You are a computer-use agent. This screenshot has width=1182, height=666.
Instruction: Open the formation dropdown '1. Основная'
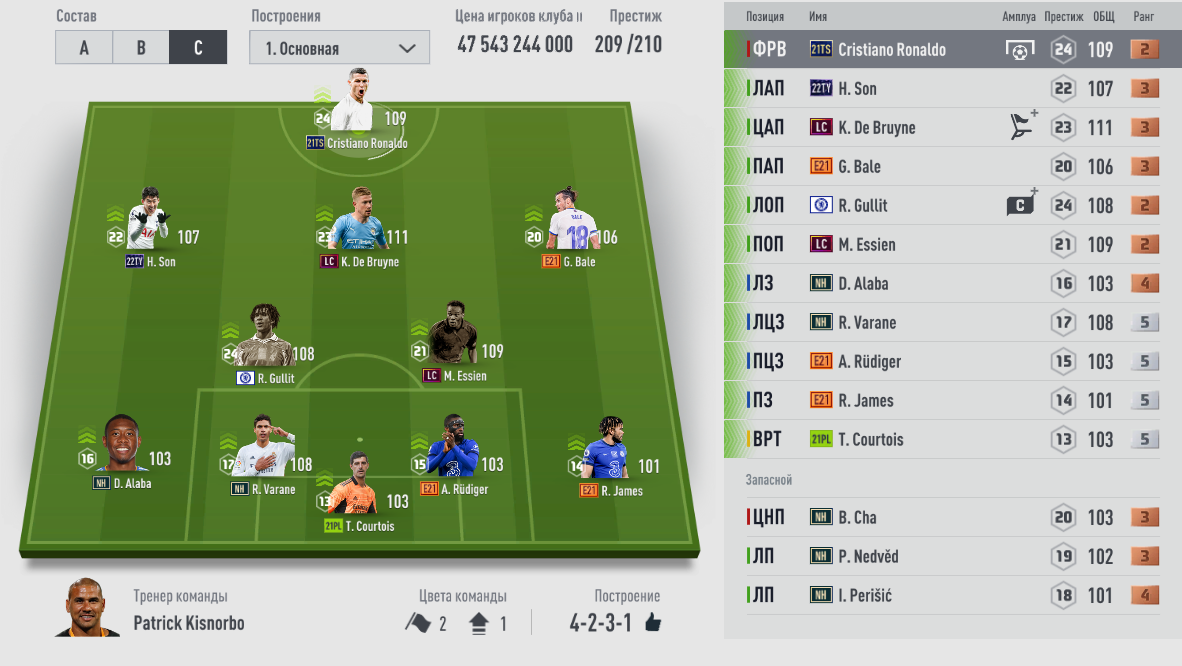(x=339, y=48)
